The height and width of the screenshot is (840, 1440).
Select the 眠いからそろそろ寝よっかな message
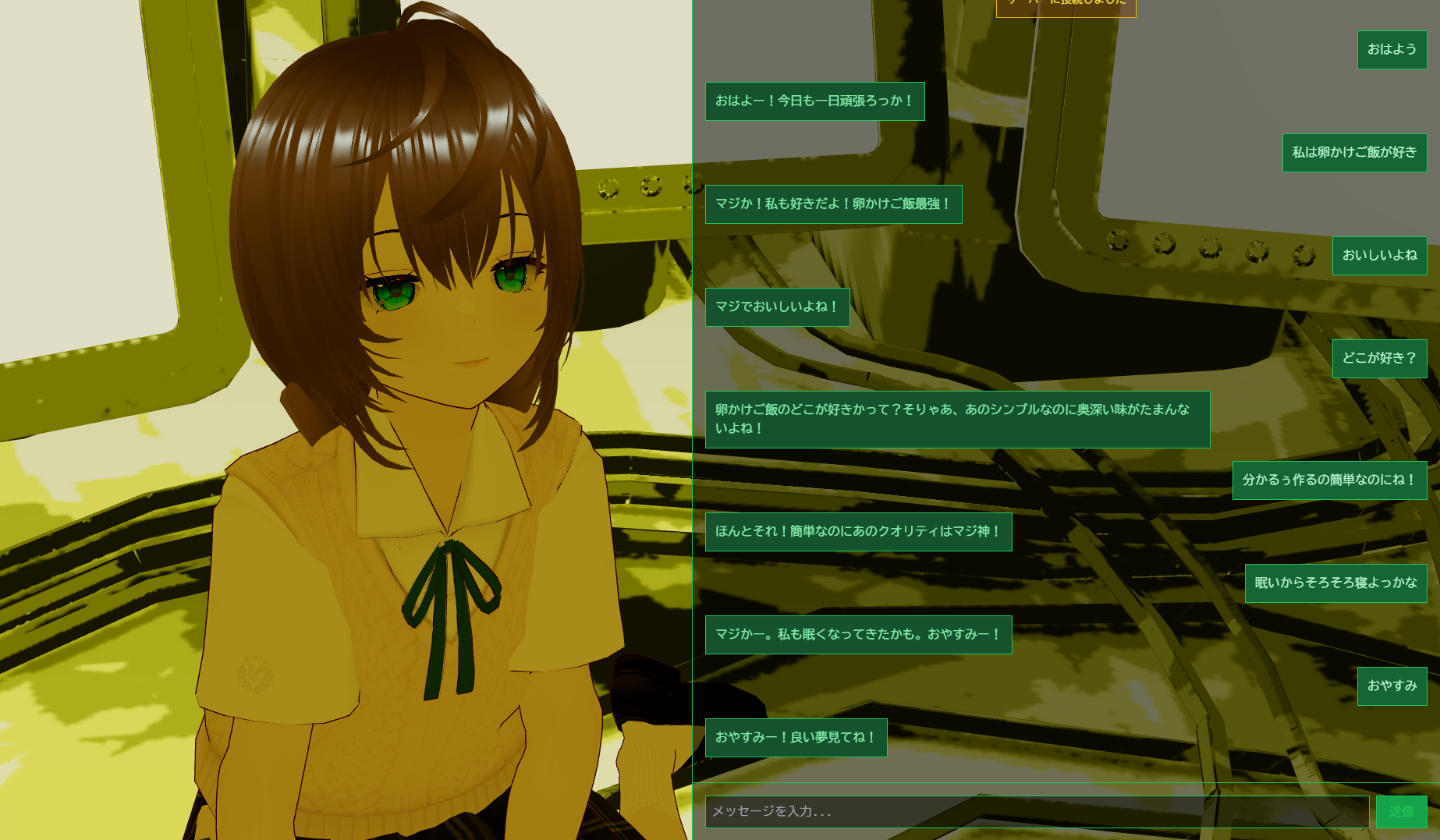[1335, 583]
